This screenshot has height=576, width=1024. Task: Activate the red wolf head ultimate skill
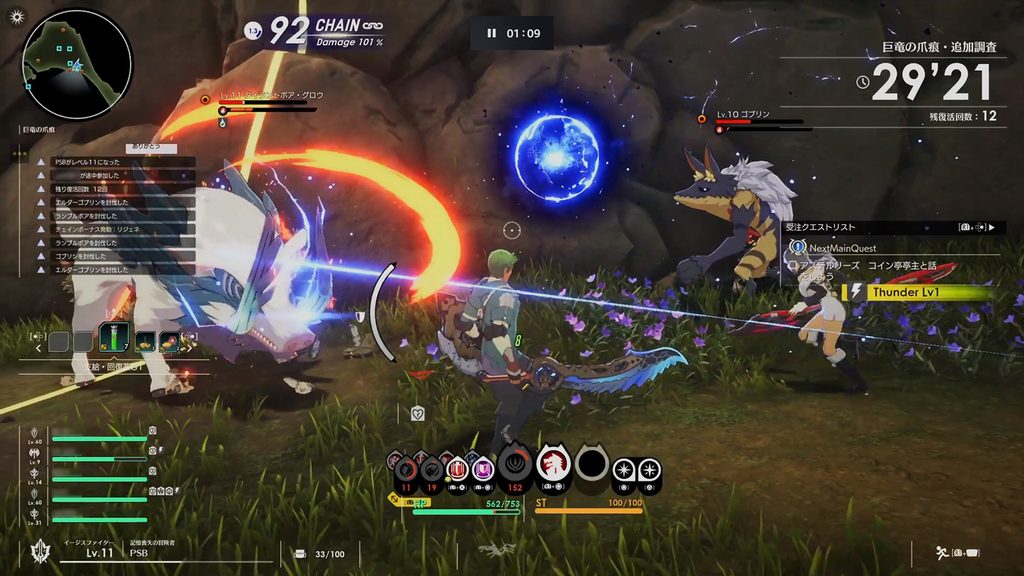(x=552, y=464)
